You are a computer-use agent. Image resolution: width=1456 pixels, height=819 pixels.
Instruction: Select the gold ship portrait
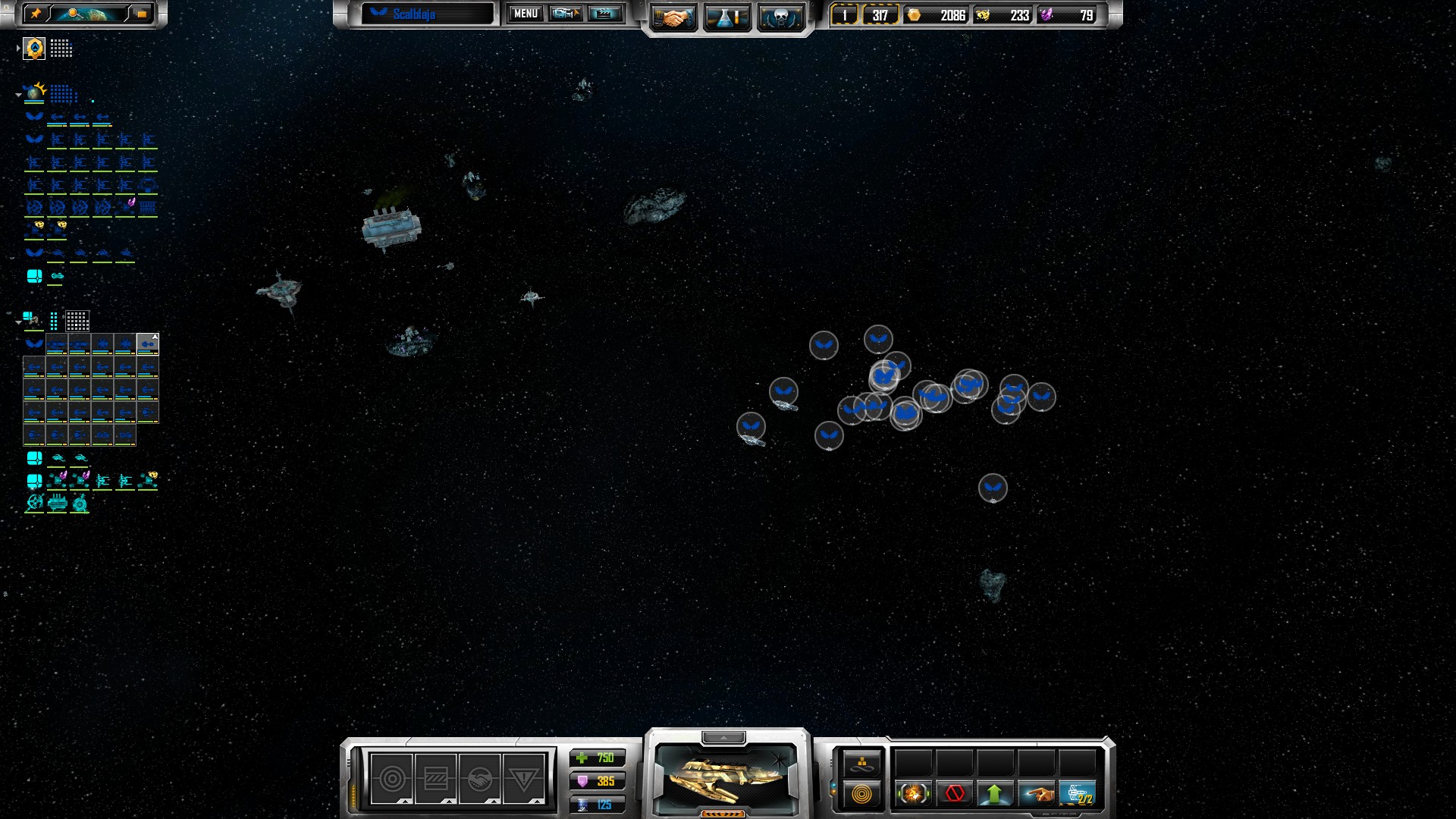tap(726, 777)
